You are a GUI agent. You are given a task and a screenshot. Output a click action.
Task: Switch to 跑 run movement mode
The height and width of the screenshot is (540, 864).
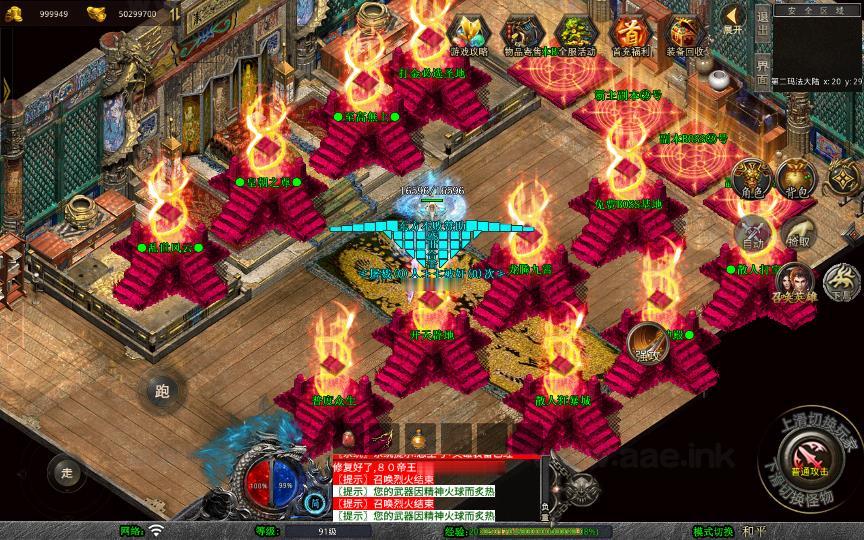pyautogui.click(x=162, y=391)
